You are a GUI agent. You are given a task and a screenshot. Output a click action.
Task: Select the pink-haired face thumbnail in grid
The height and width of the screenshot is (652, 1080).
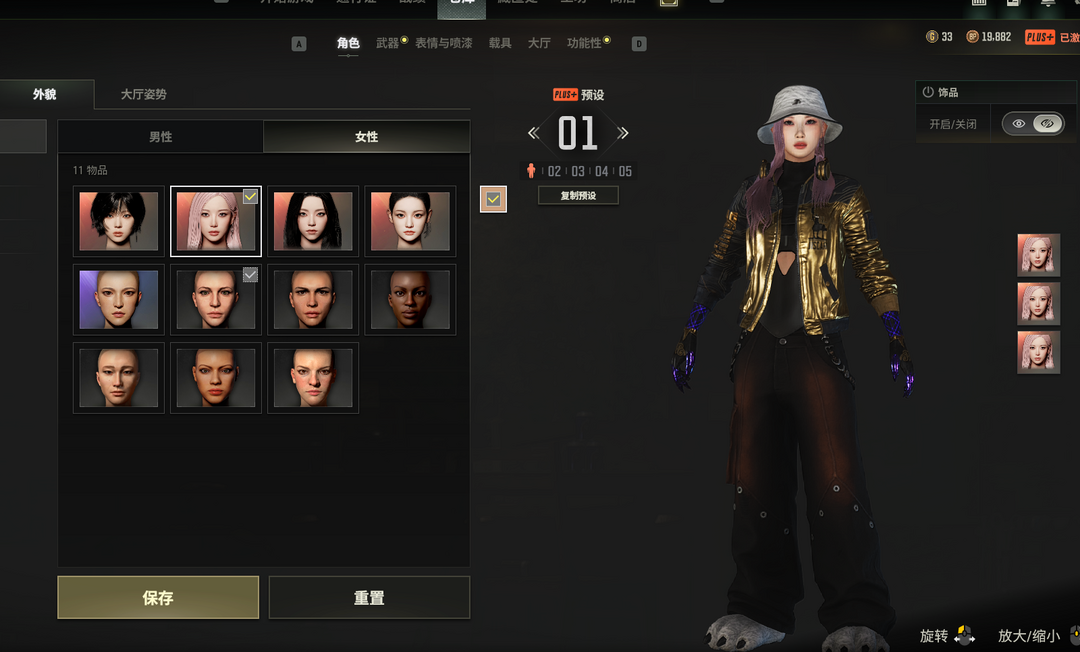(216, 221)
